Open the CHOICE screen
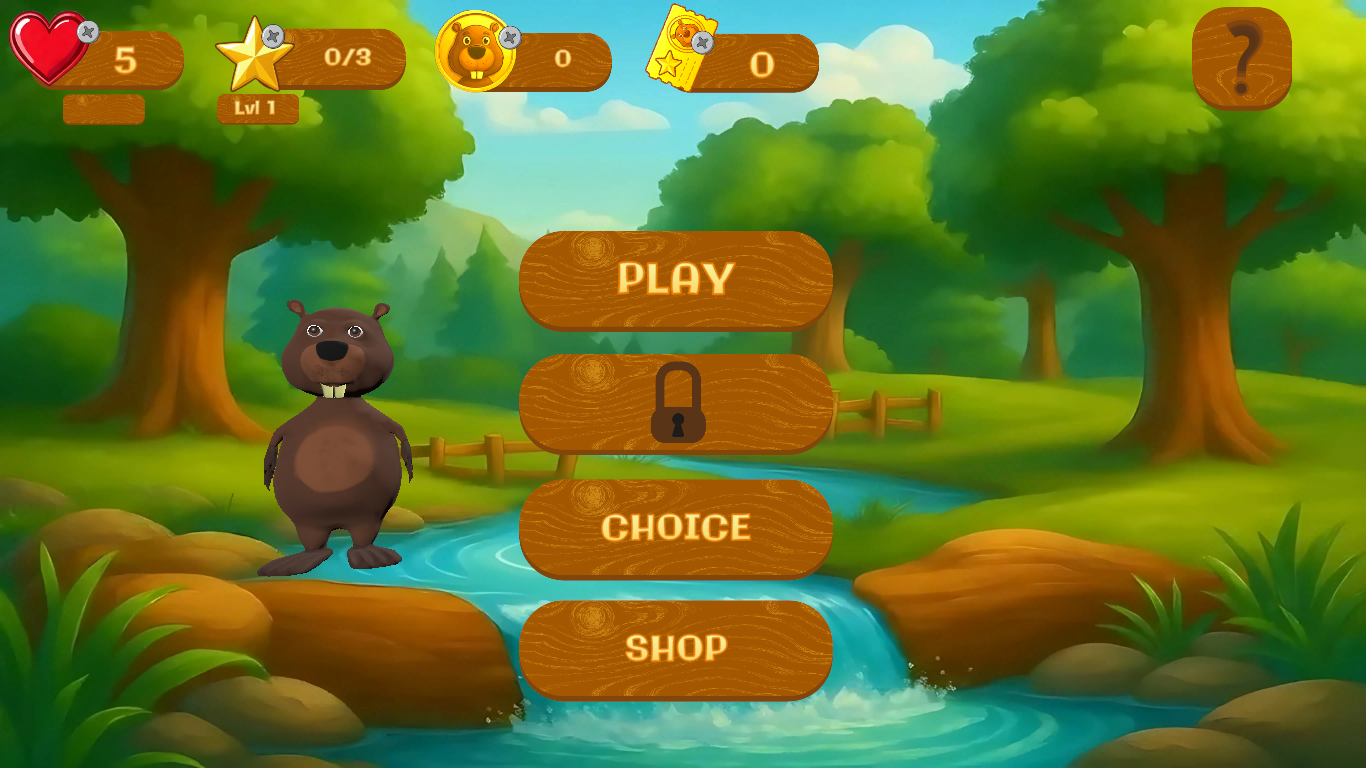1366x768 pixels. pos(676,528)
